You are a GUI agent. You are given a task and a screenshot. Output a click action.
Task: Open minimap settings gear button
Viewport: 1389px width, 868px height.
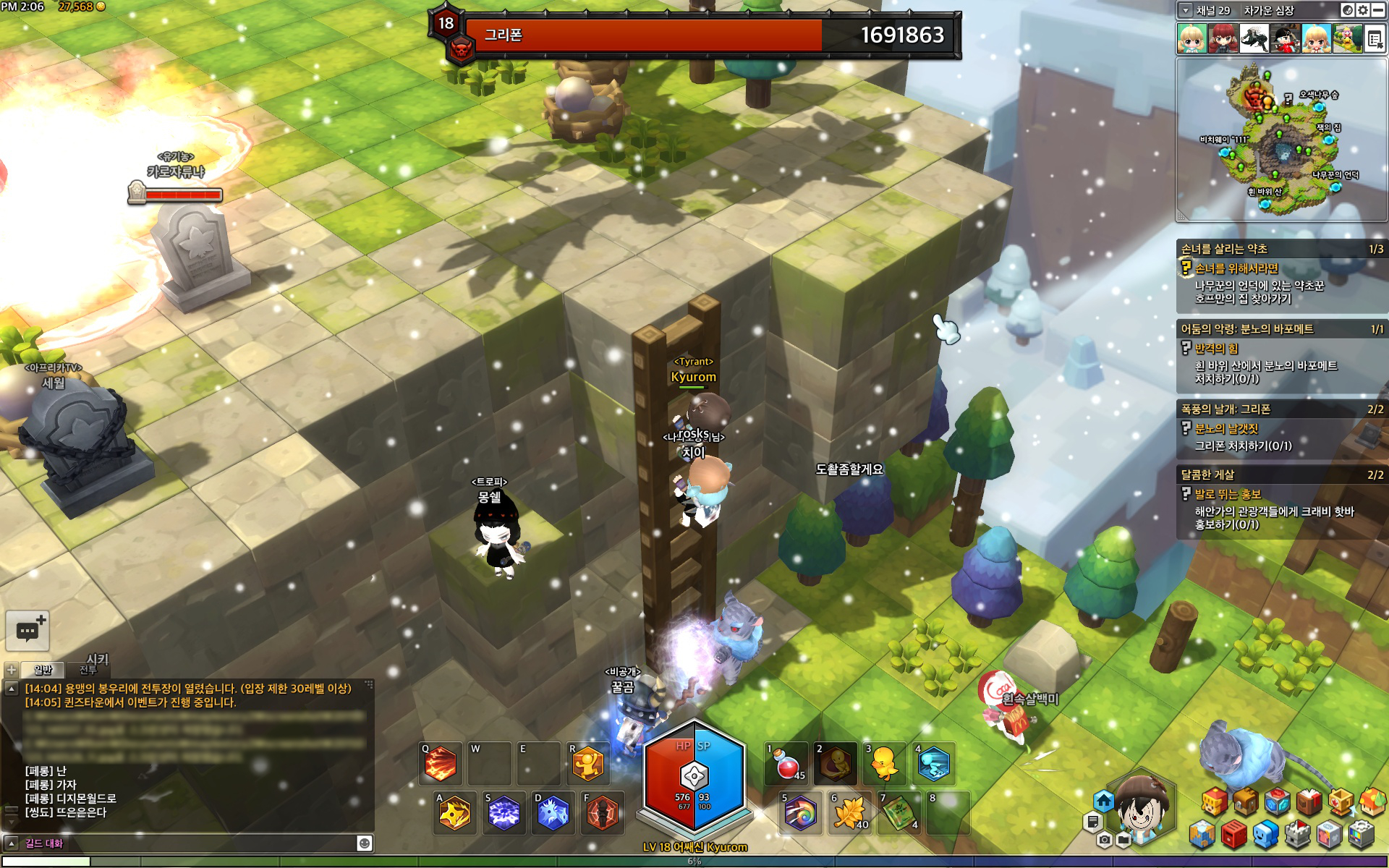(x=1363, y=10)
